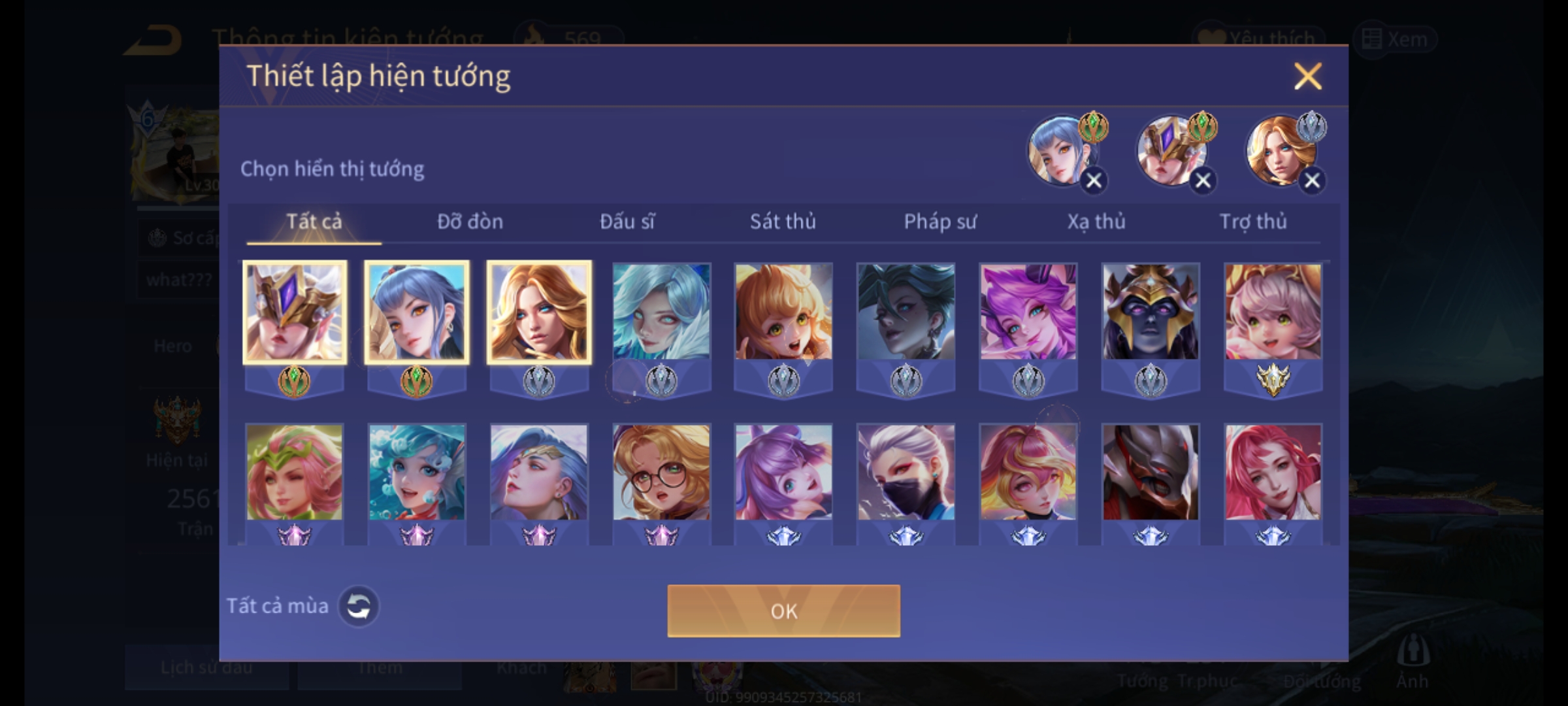Image resolution: width=1568 pixels, height=706 pixels.
Task: Remove the blue-haired hero from displayed slots
Action: click(1094, 180)
